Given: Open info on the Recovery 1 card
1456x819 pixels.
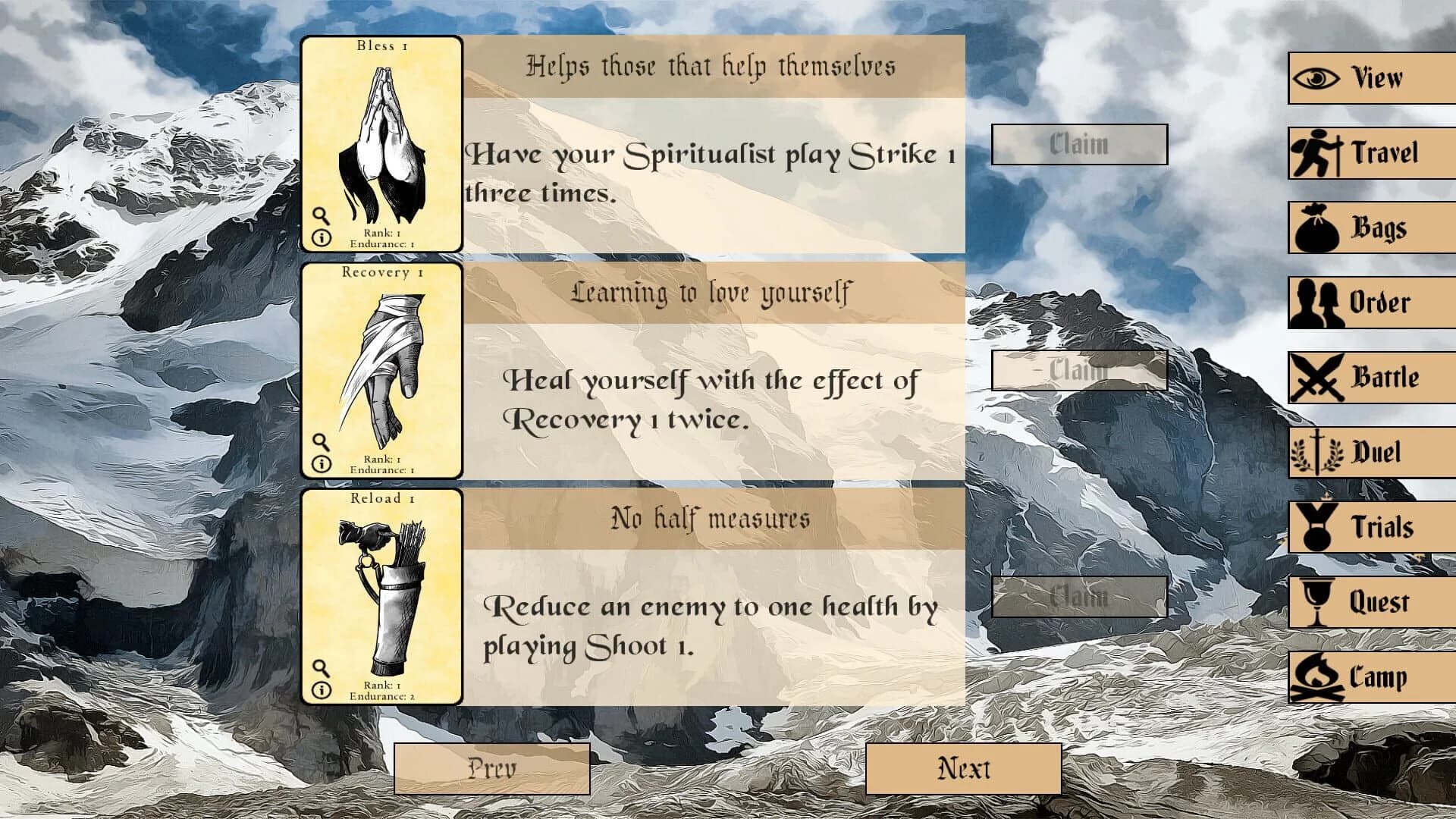Looking at the screenshot, I should point(322,464).
